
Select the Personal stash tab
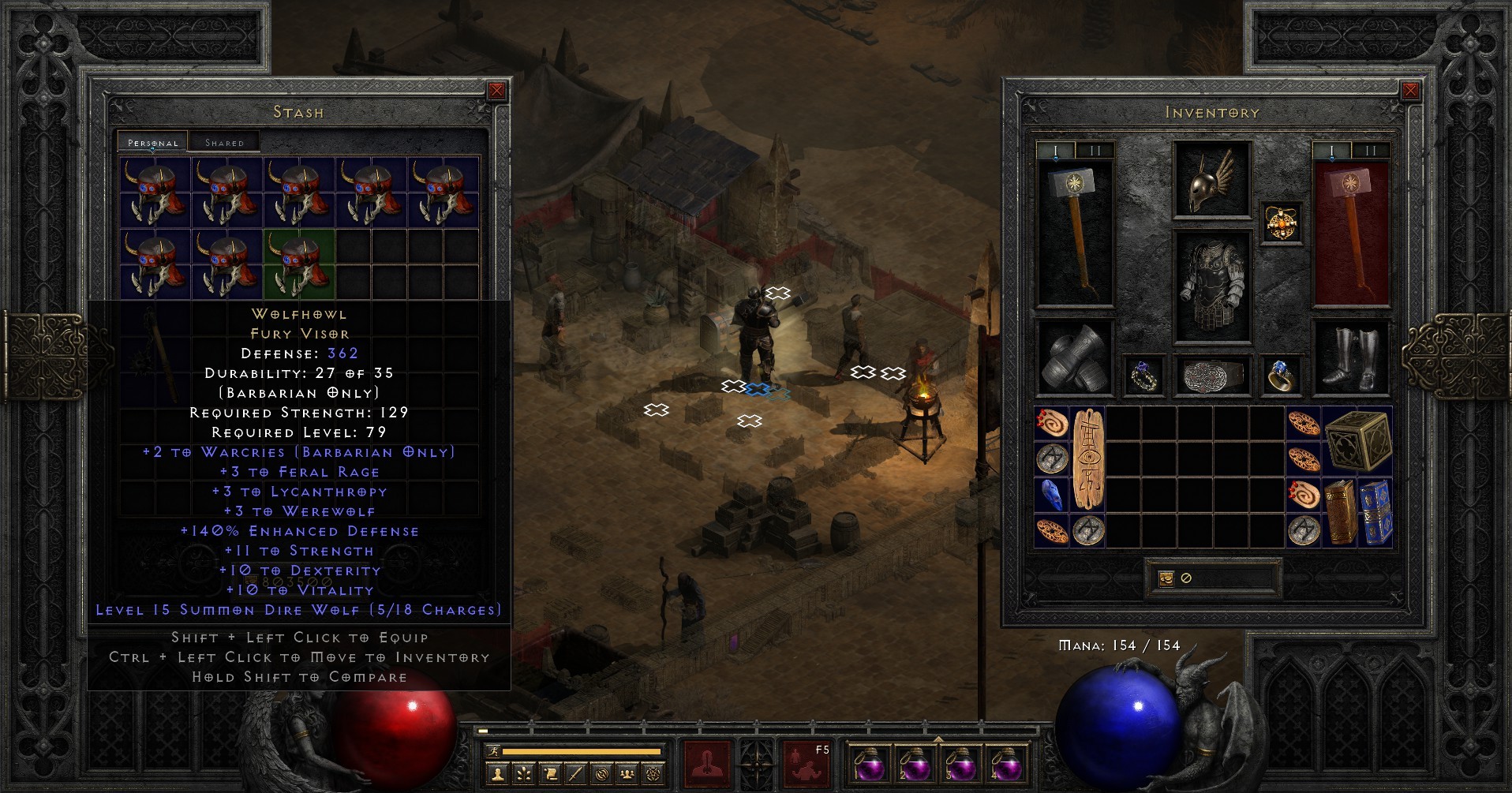click(152, 142)
